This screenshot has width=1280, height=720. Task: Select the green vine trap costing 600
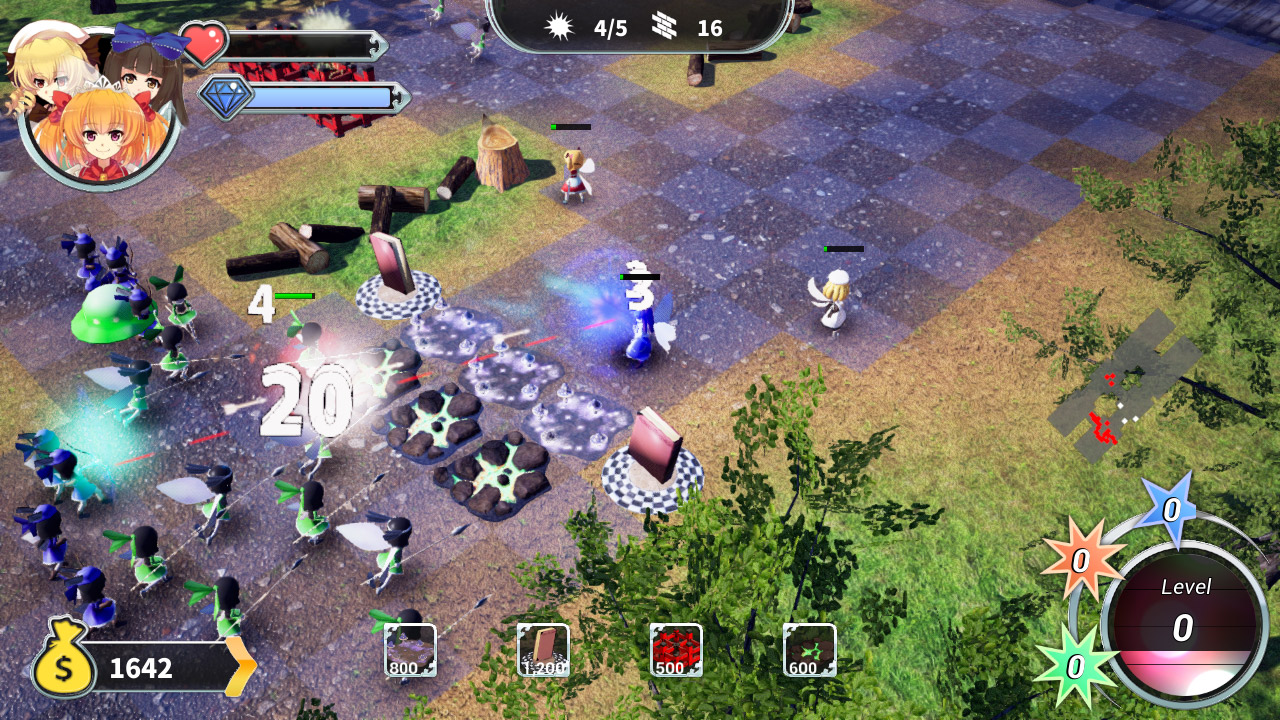pyautogui.click(x=808, y=650)
